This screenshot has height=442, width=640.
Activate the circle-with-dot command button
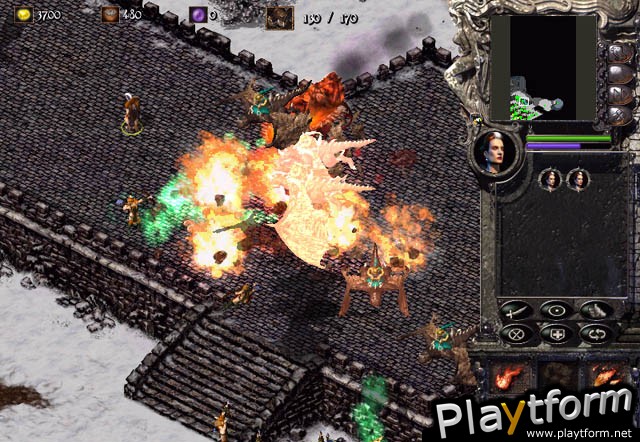tap(556, 310)
